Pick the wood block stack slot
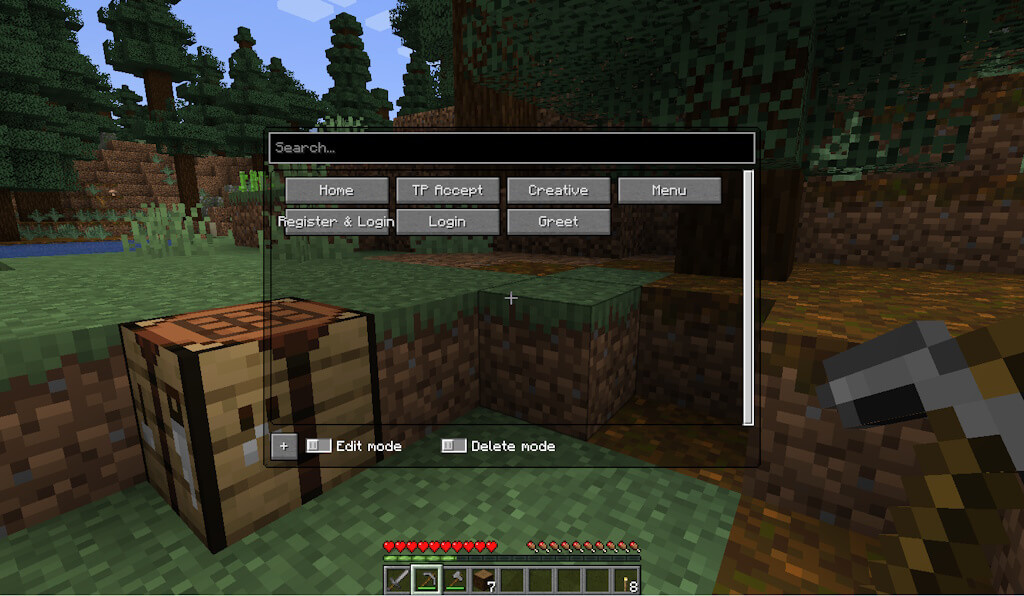Viewport: 1024px width, 596px height. pyautogui.click(x=484, y=579)
